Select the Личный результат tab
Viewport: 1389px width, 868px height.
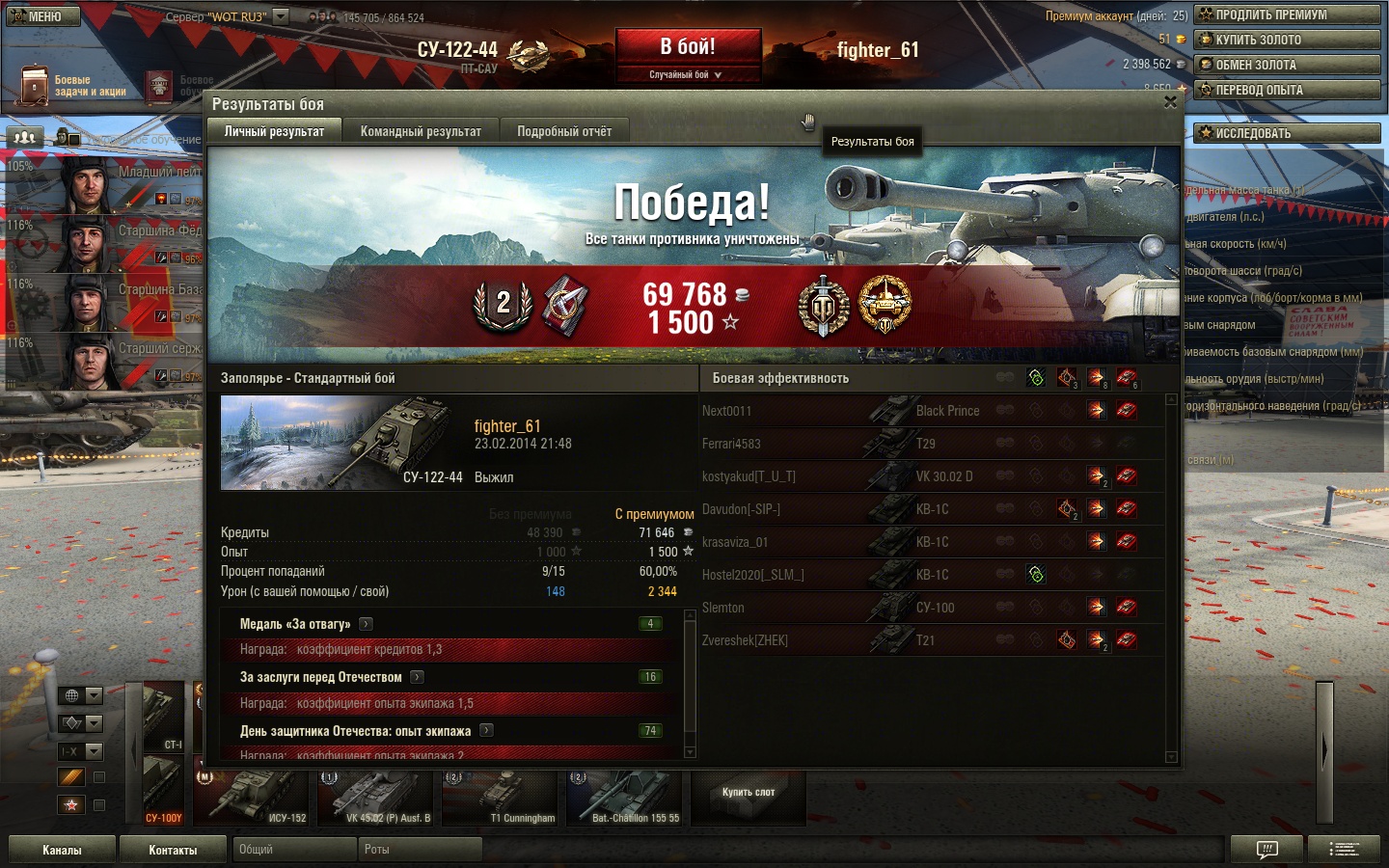tap(274, 131)
